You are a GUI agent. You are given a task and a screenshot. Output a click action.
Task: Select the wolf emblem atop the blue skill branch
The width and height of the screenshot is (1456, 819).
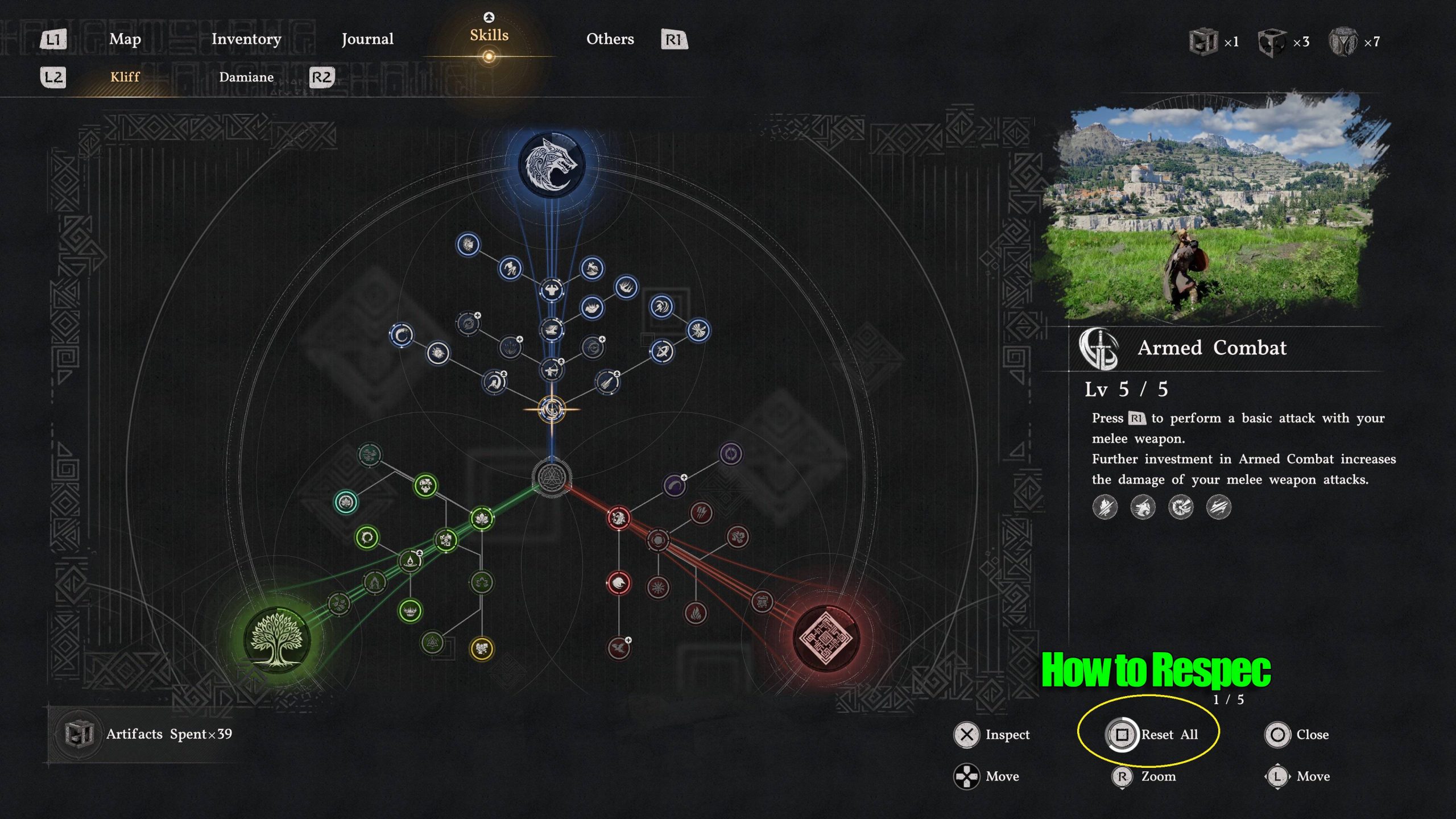tap(551, 164)
